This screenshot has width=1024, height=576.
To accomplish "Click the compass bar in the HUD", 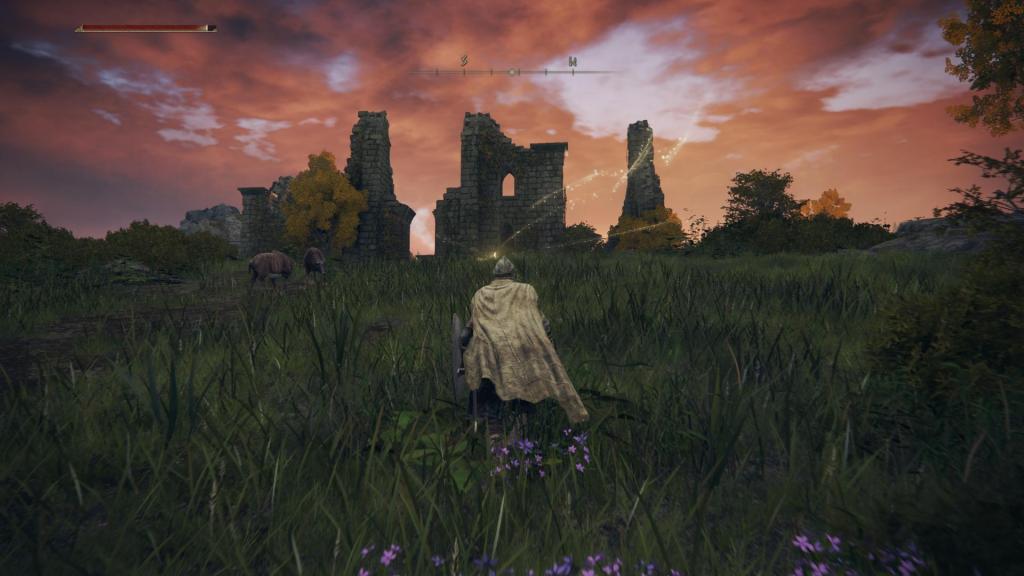I will 512,71.
